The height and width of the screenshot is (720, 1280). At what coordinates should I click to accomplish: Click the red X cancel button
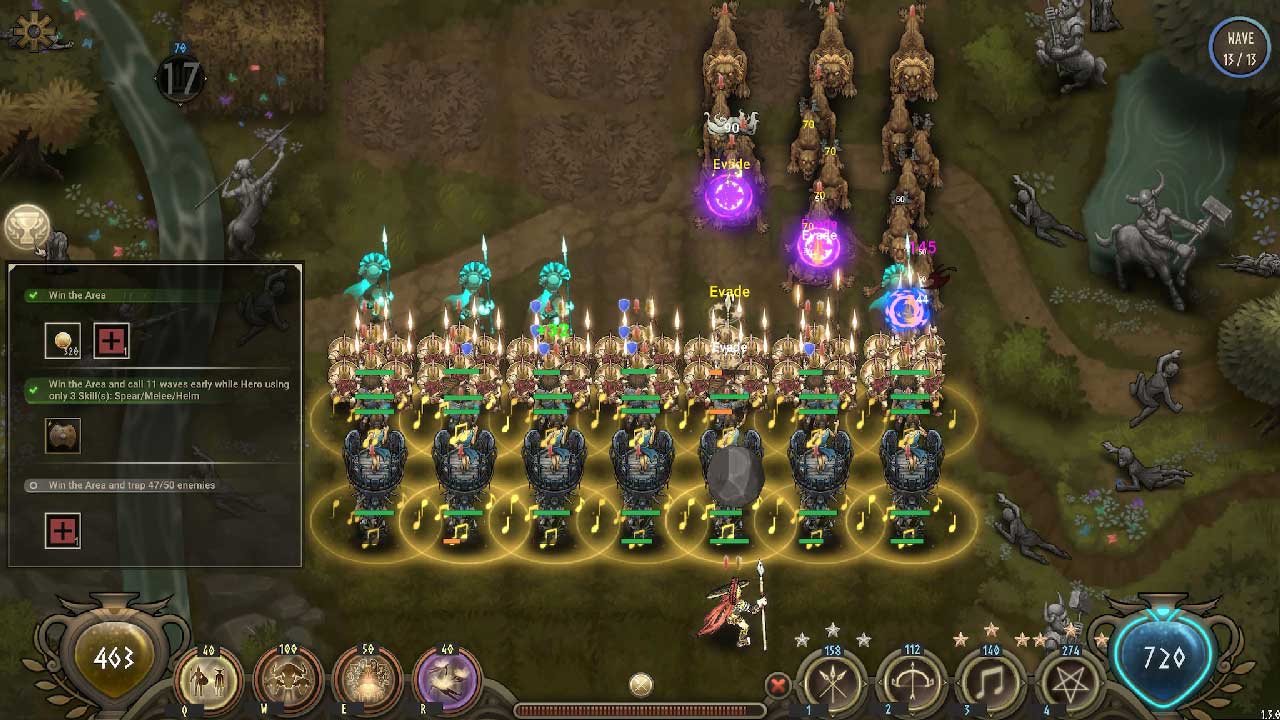(x=777, y=686)
